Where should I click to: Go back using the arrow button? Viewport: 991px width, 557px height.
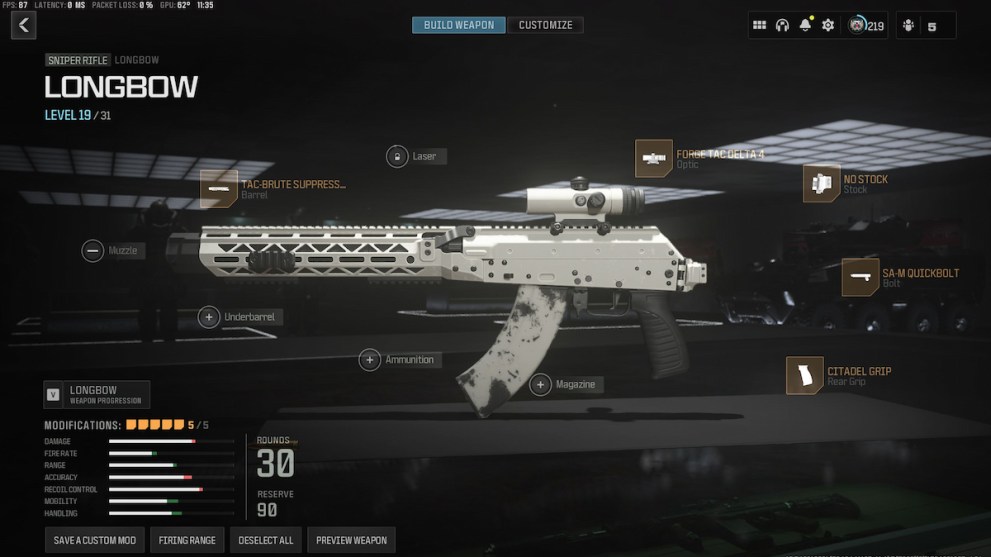tap(23, 25)
